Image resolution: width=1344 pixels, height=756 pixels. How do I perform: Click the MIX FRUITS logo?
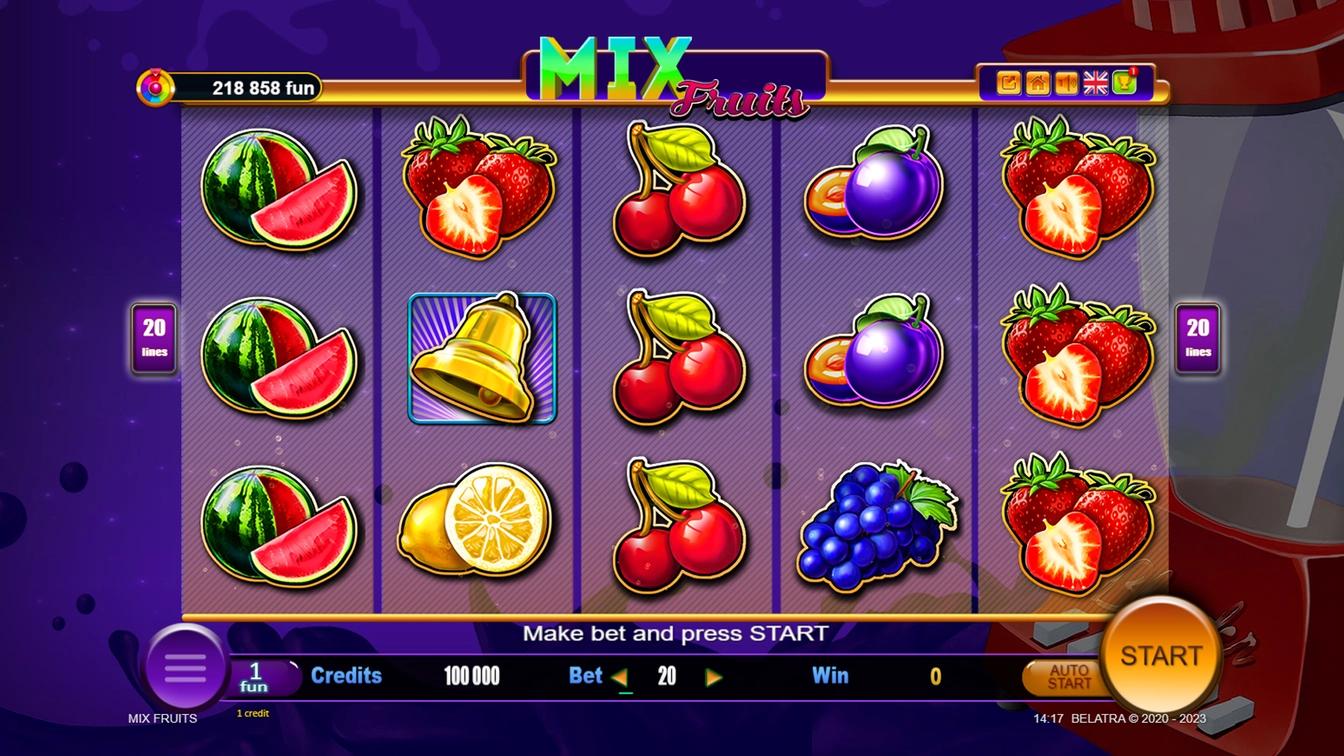[x=672, y=70]
